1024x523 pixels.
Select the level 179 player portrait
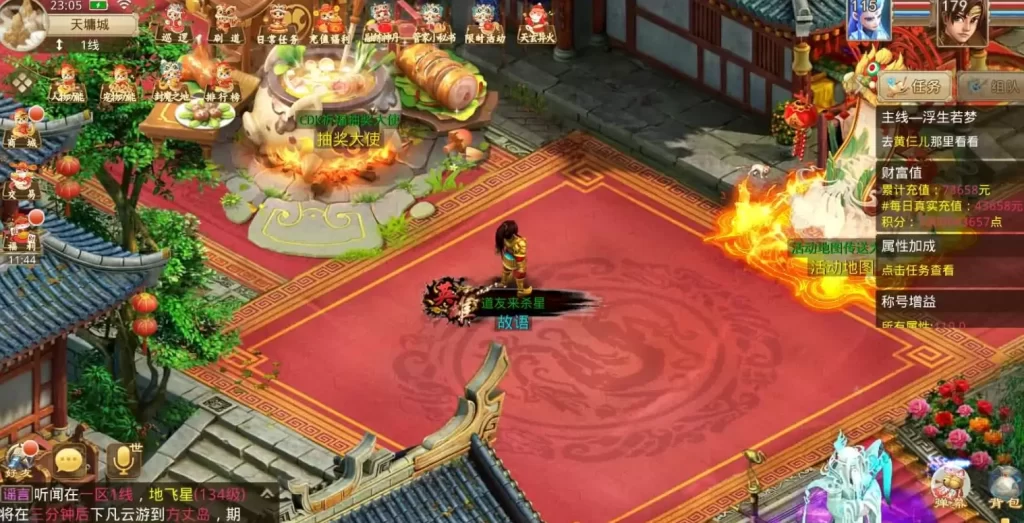click(961, 22)
